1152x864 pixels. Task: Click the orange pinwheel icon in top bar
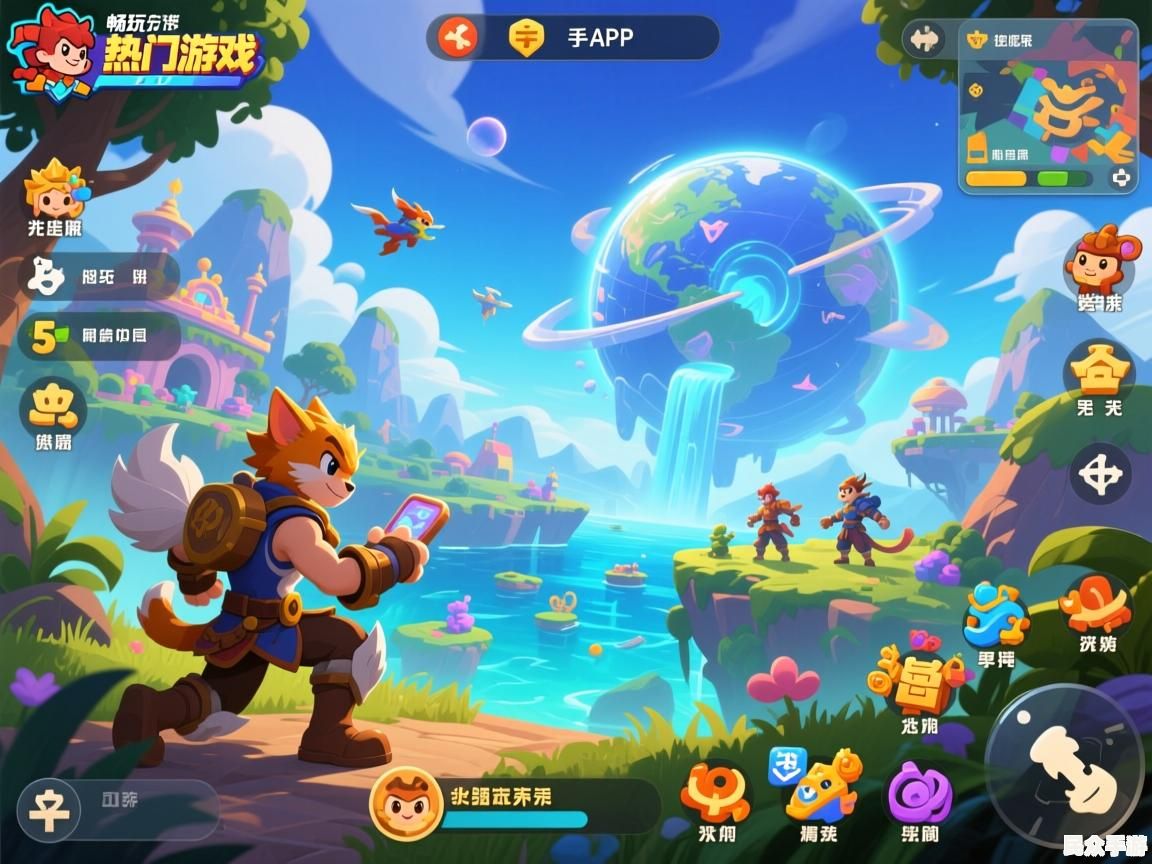[x=458, y=38]
